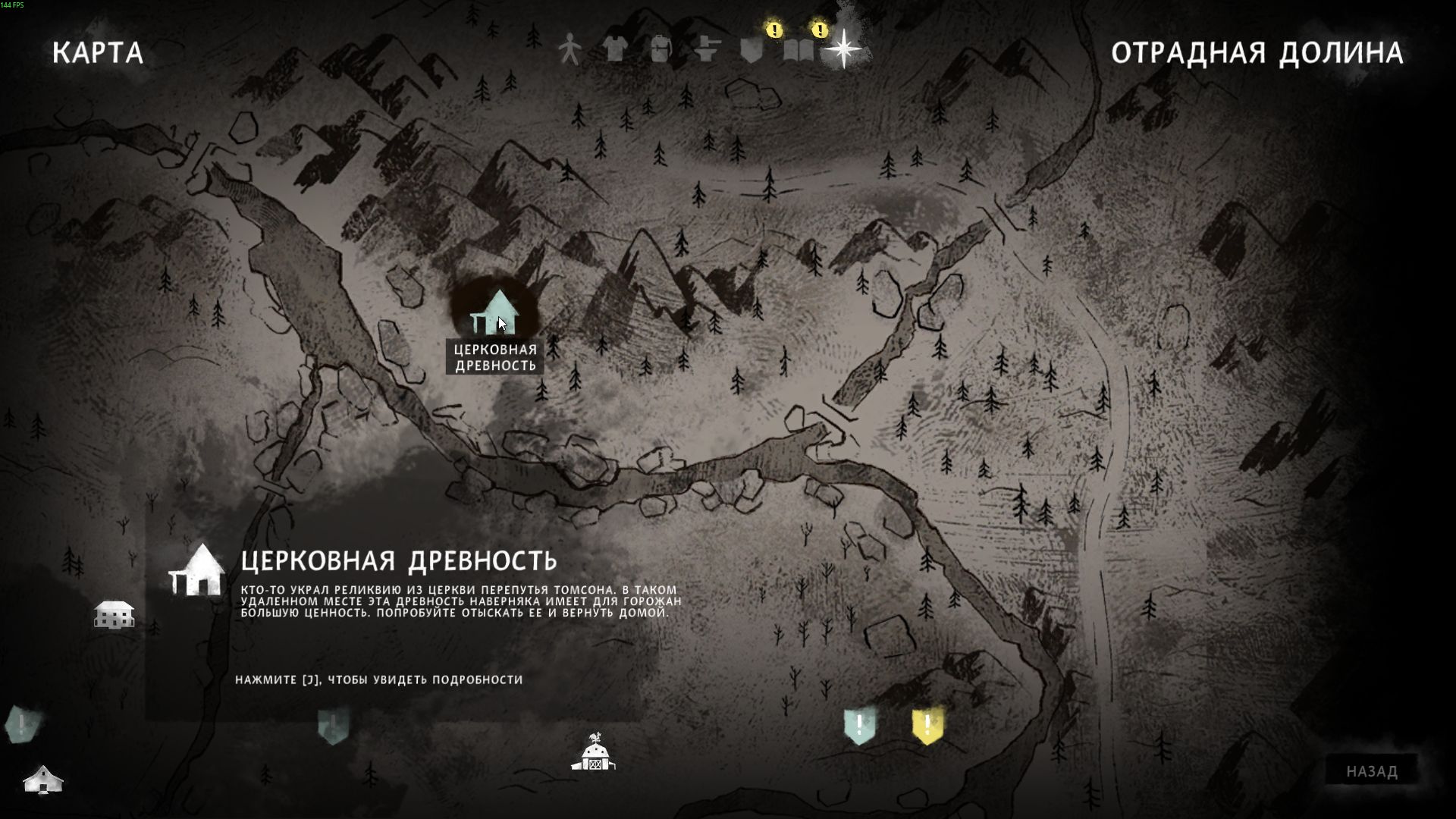Screen dimensions: 1456x819
Task: Click the НАЗАД back button
Action: click(x=1371, y=771)
